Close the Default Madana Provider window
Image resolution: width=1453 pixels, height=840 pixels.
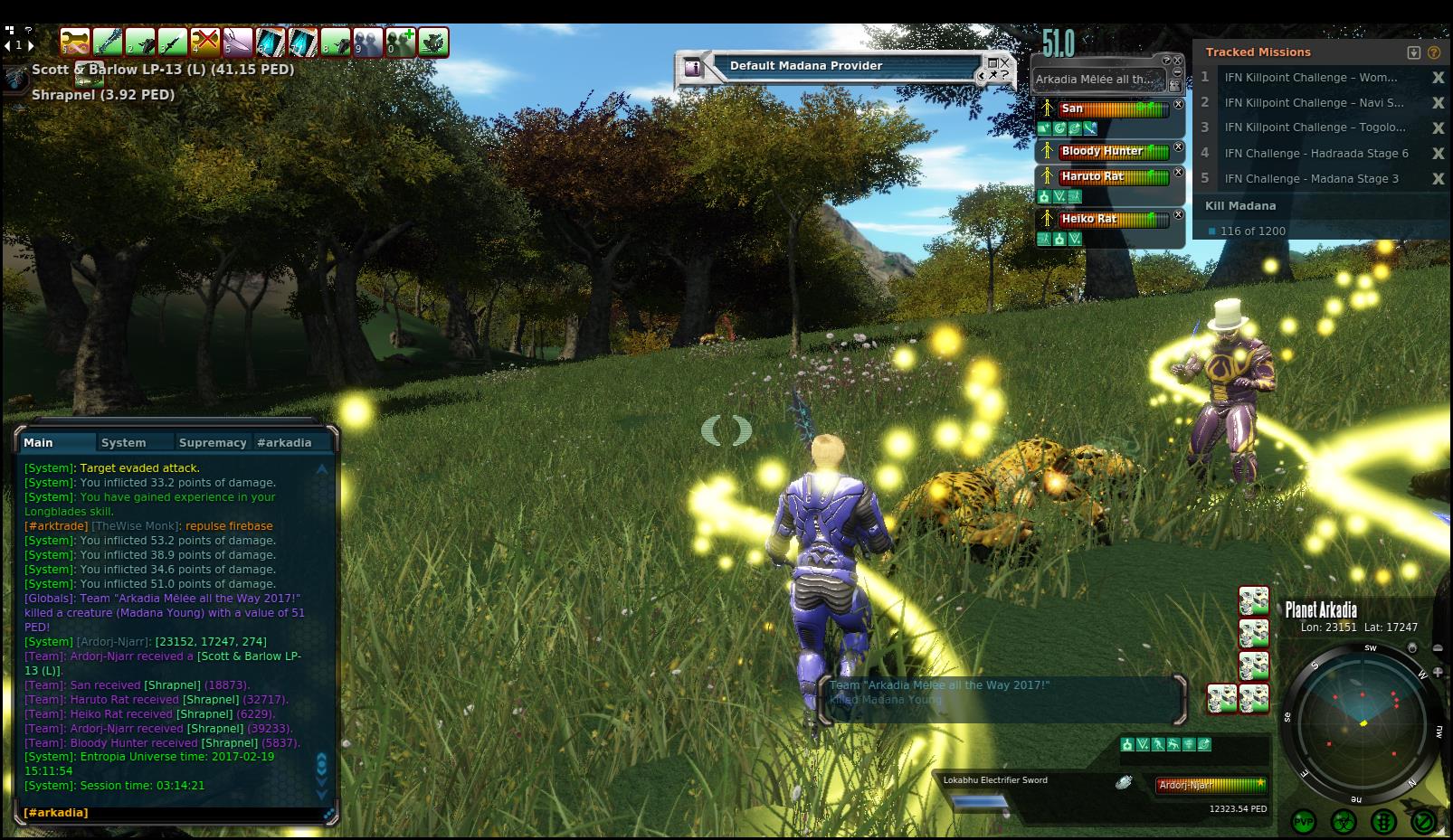[1004, 74]
